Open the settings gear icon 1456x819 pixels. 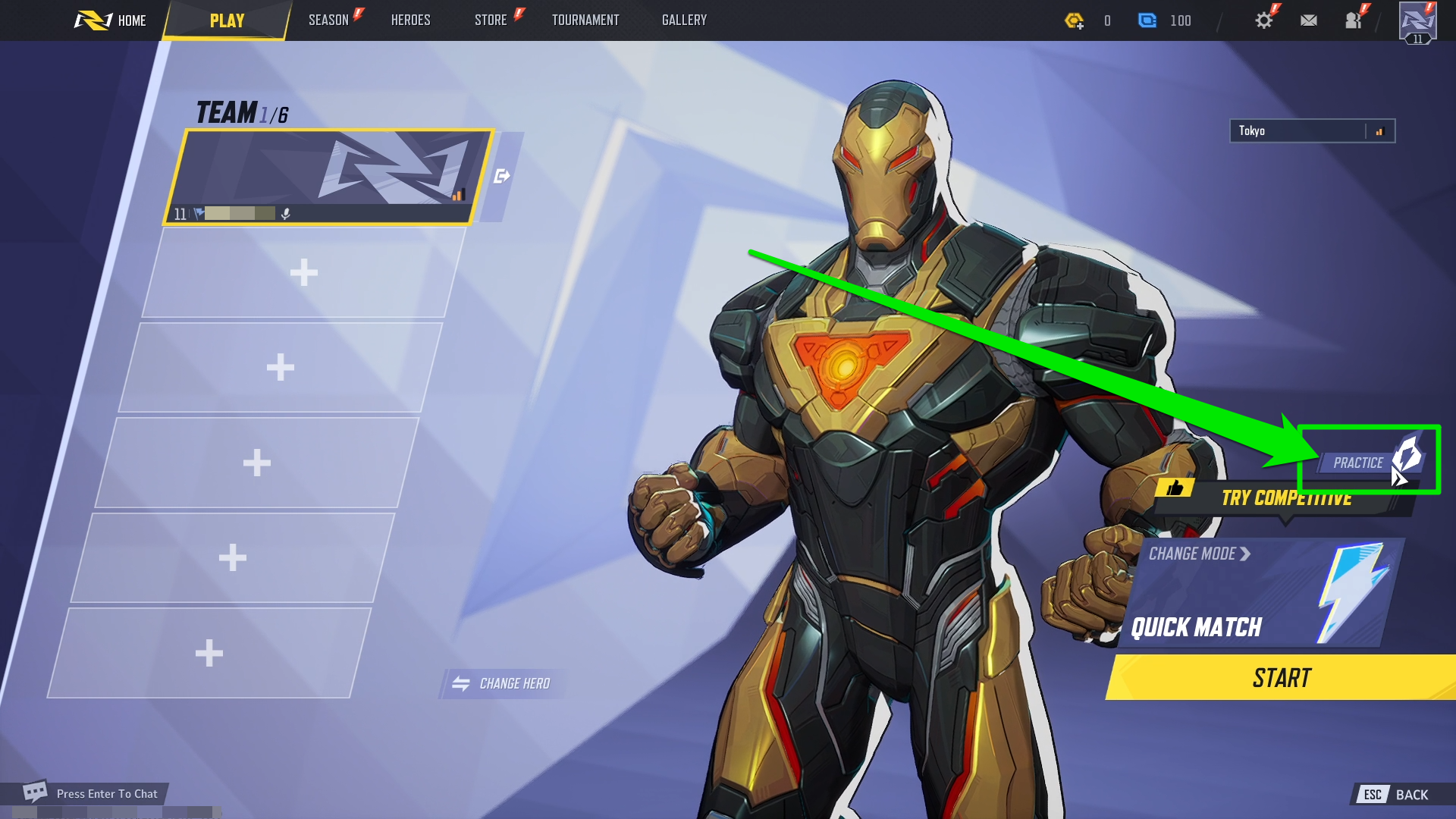tap(1263, 20)
